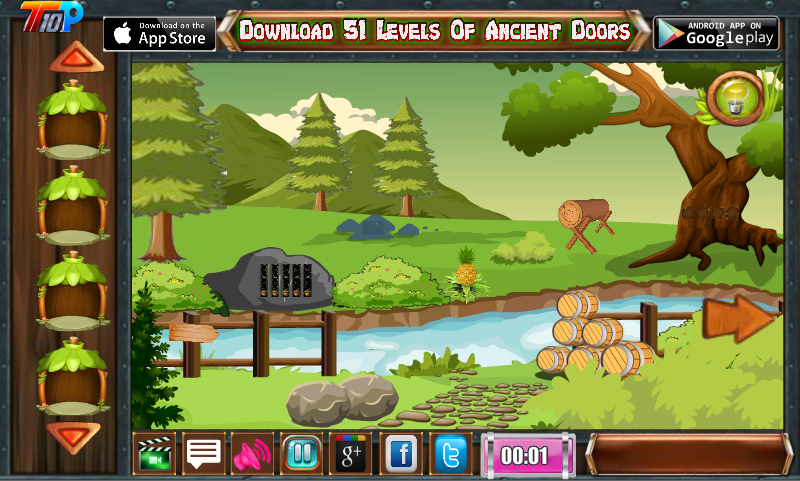Screen dimensions: 800x481
Task: Open the App Store download link
Action: click(159, 33)
